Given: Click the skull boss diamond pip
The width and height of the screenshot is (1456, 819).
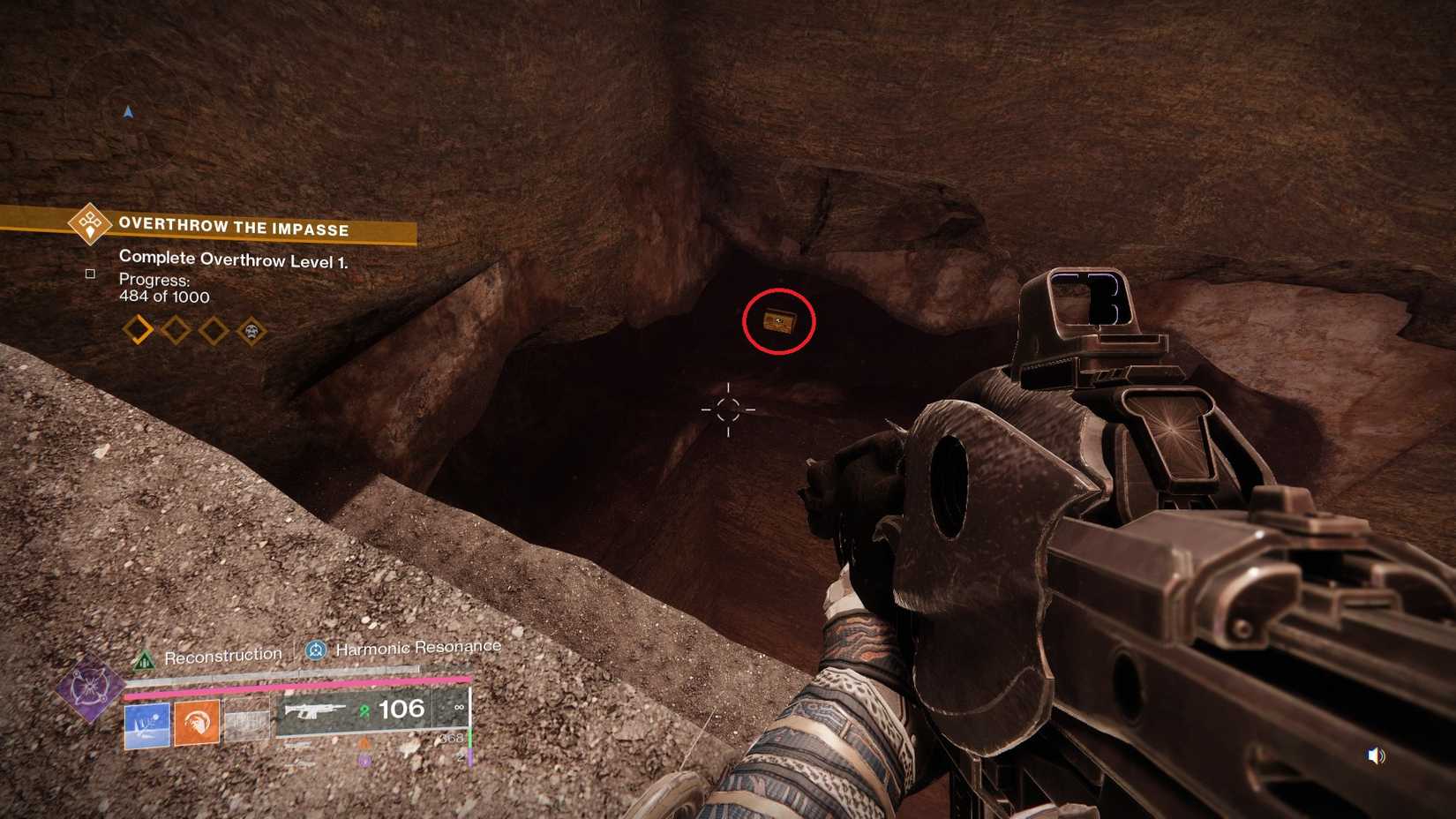Looking at the screenshot, I should coord(251,332).
